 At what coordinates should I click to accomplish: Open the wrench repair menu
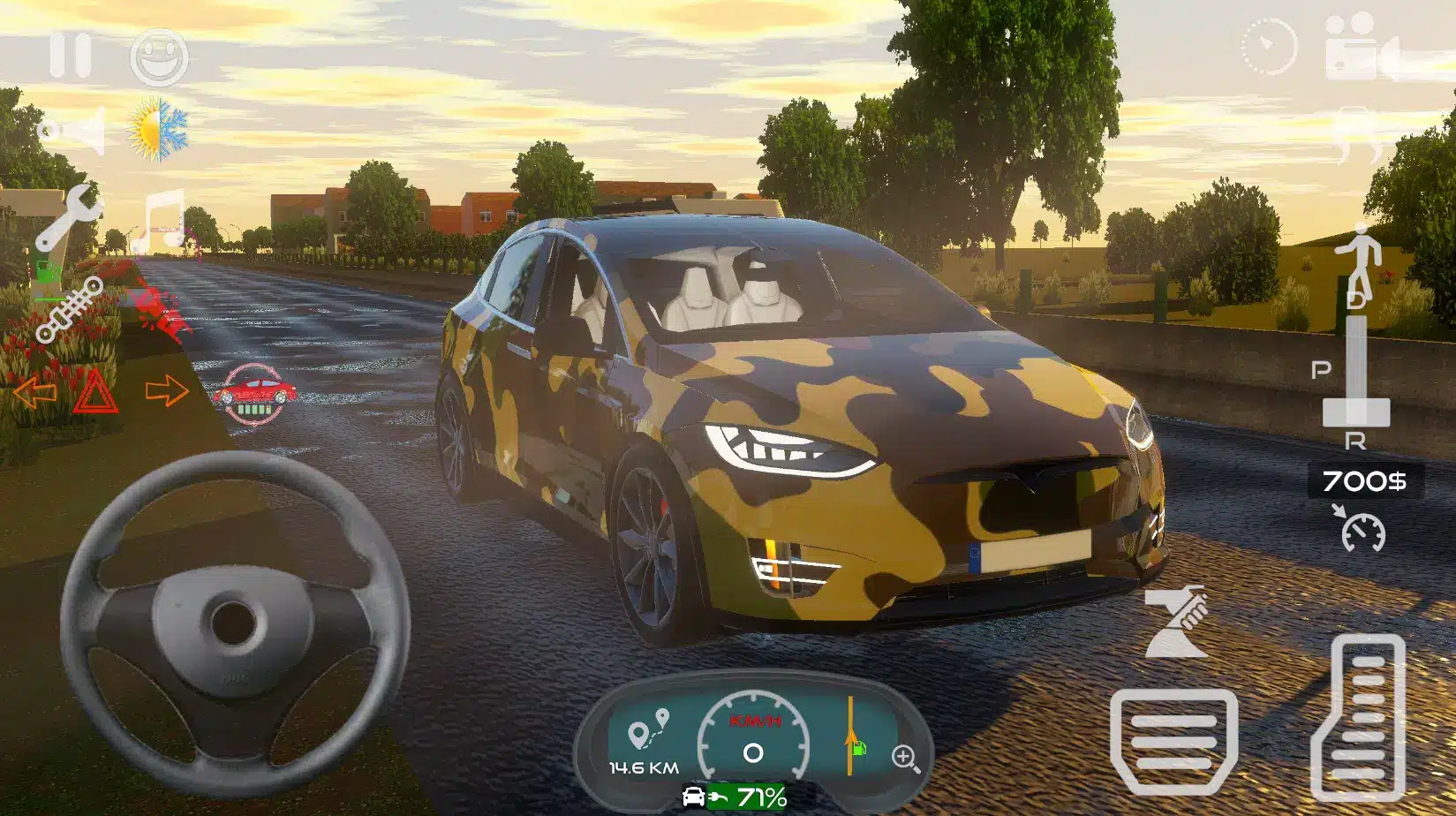pos(68,216)
